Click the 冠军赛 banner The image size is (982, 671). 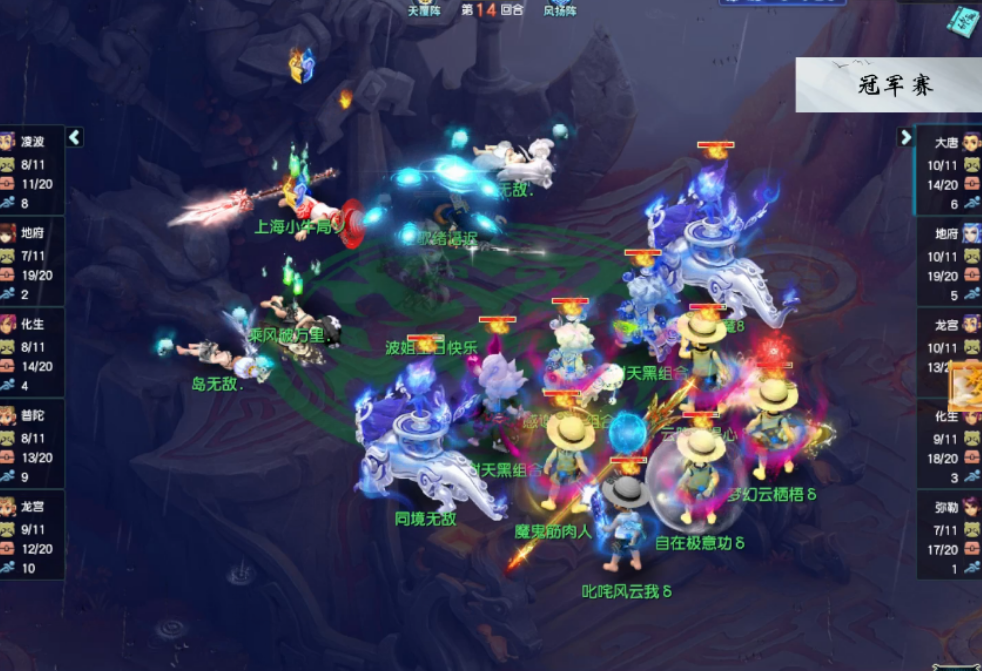(x=888, y=85)
